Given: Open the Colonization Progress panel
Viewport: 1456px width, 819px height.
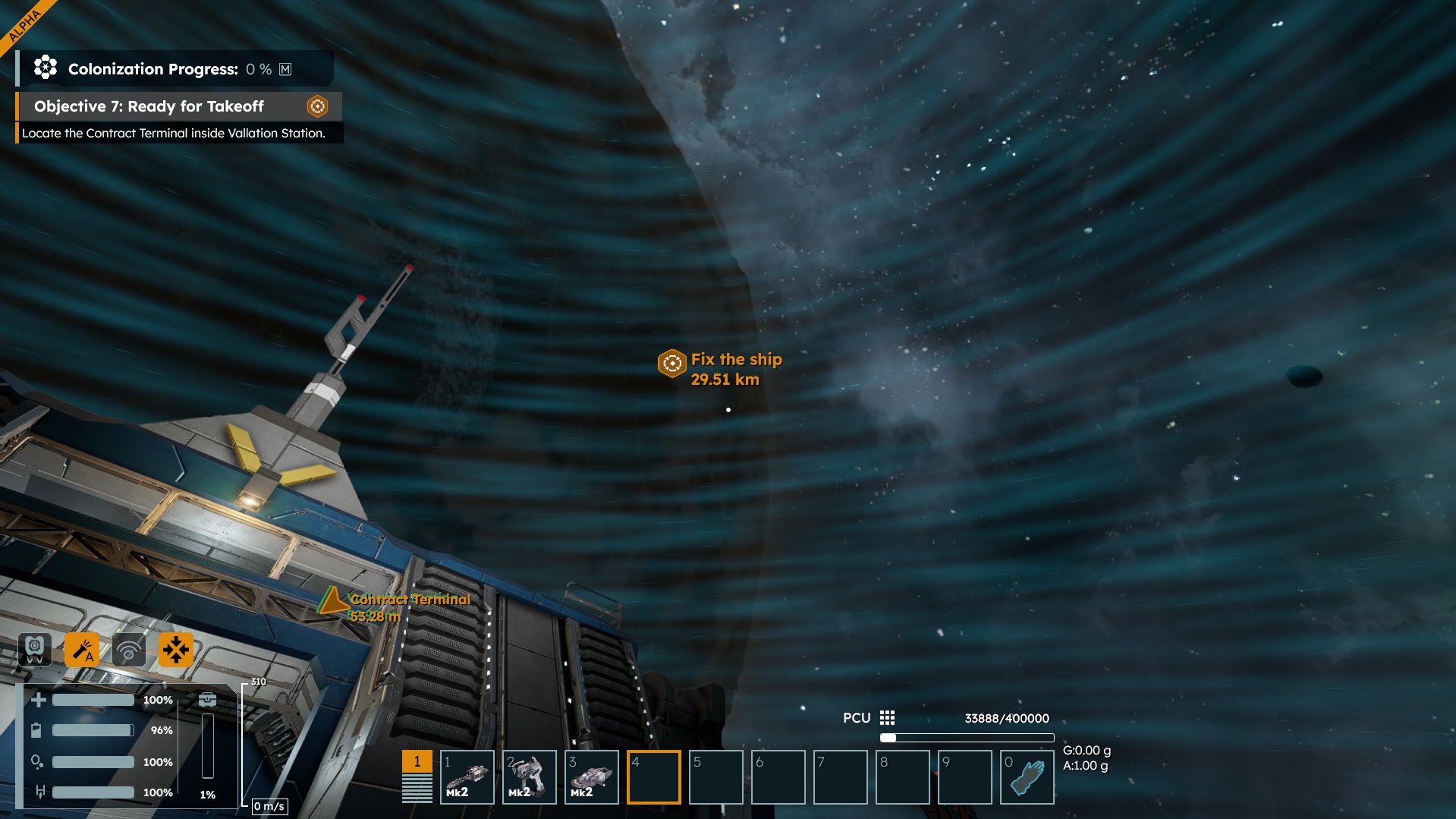Looking at the screenshot, I should (153, 69).
